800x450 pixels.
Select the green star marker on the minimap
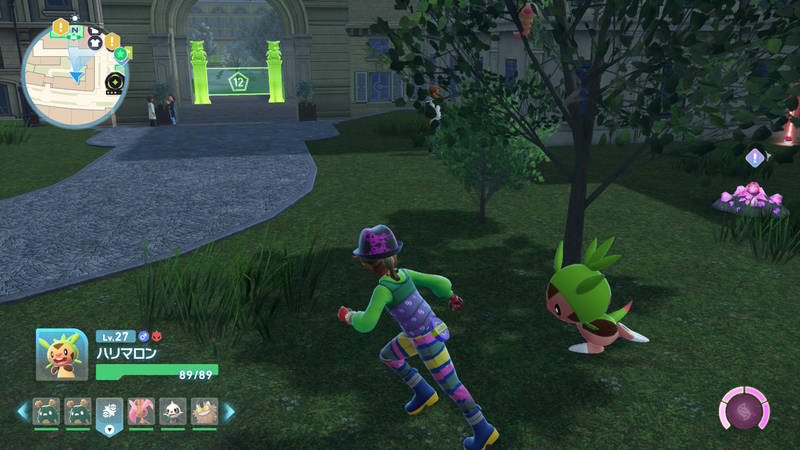tap(120, 53)
